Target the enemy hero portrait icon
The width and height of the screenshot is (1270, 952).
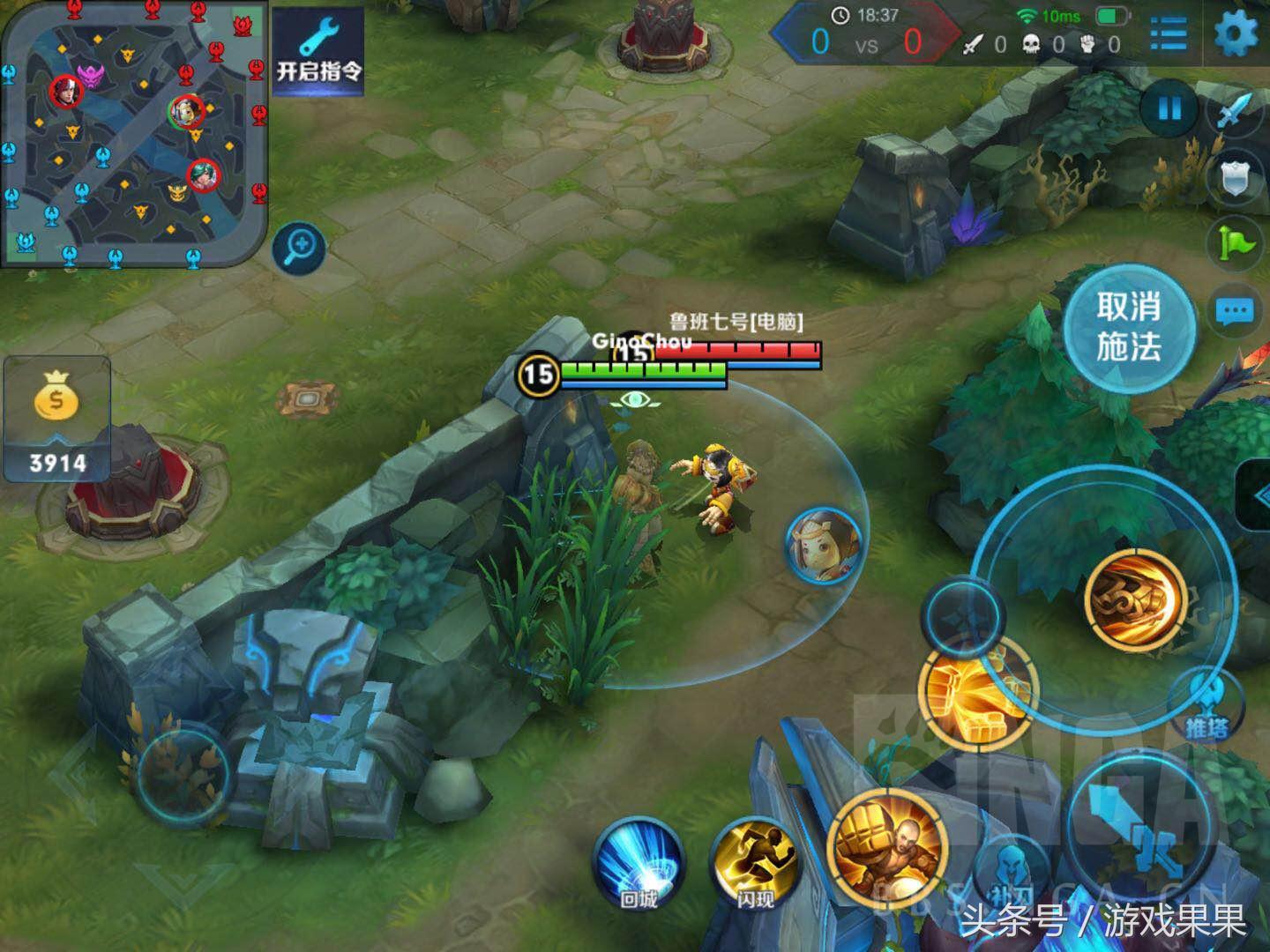point(823,544)
